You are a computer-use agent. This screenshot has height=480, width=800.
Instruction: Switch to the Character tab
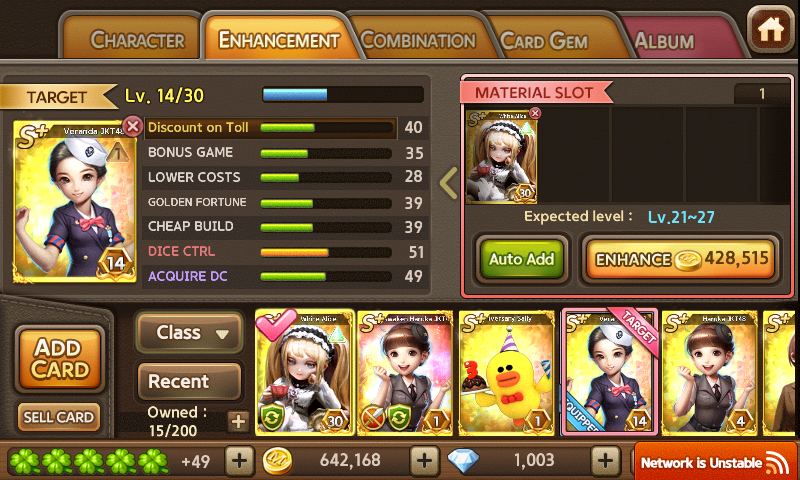click(137, 41)
